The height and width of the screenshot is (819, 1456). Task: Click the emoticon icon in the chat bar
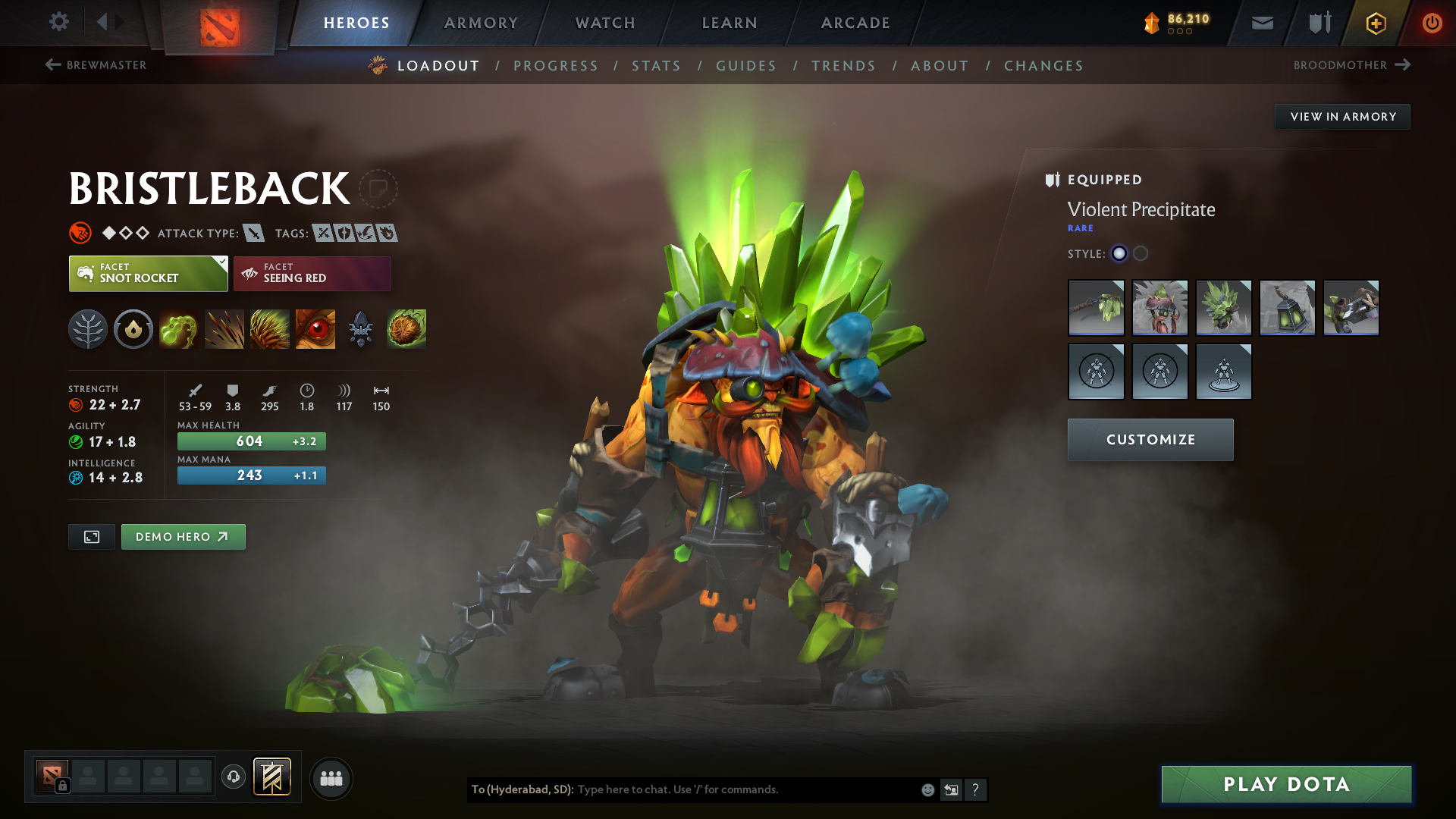[x=927, y=789]
